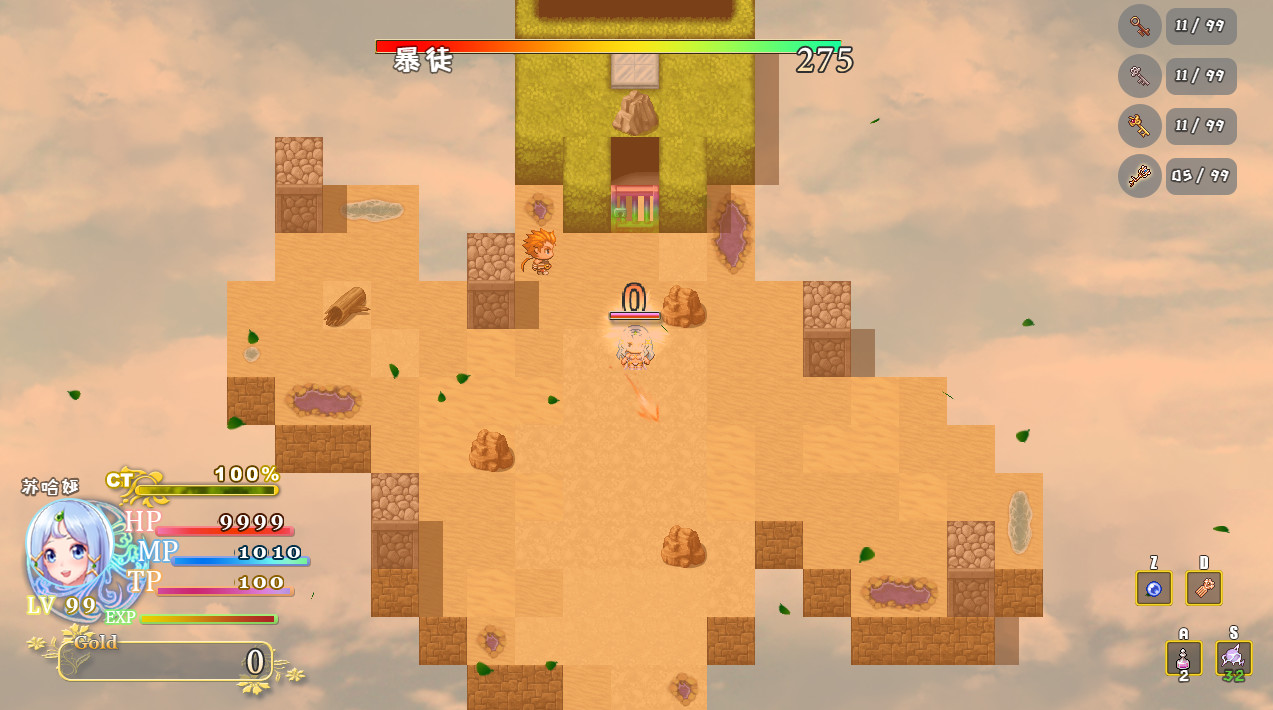Select the blue orb skill slot

coord(1153,588)
